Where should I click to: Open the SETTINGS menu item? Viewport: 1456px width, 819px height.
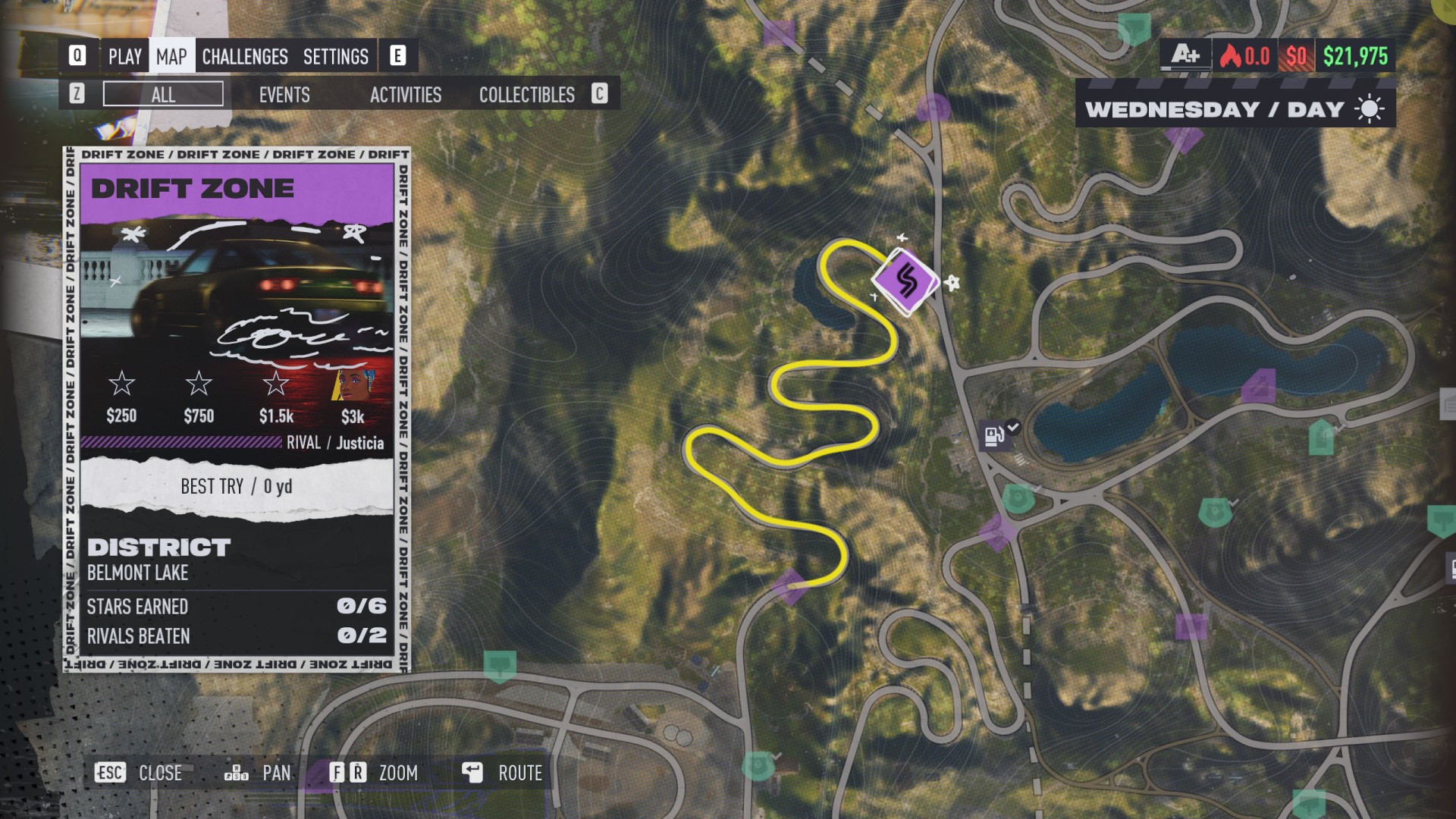click(336, 57)
